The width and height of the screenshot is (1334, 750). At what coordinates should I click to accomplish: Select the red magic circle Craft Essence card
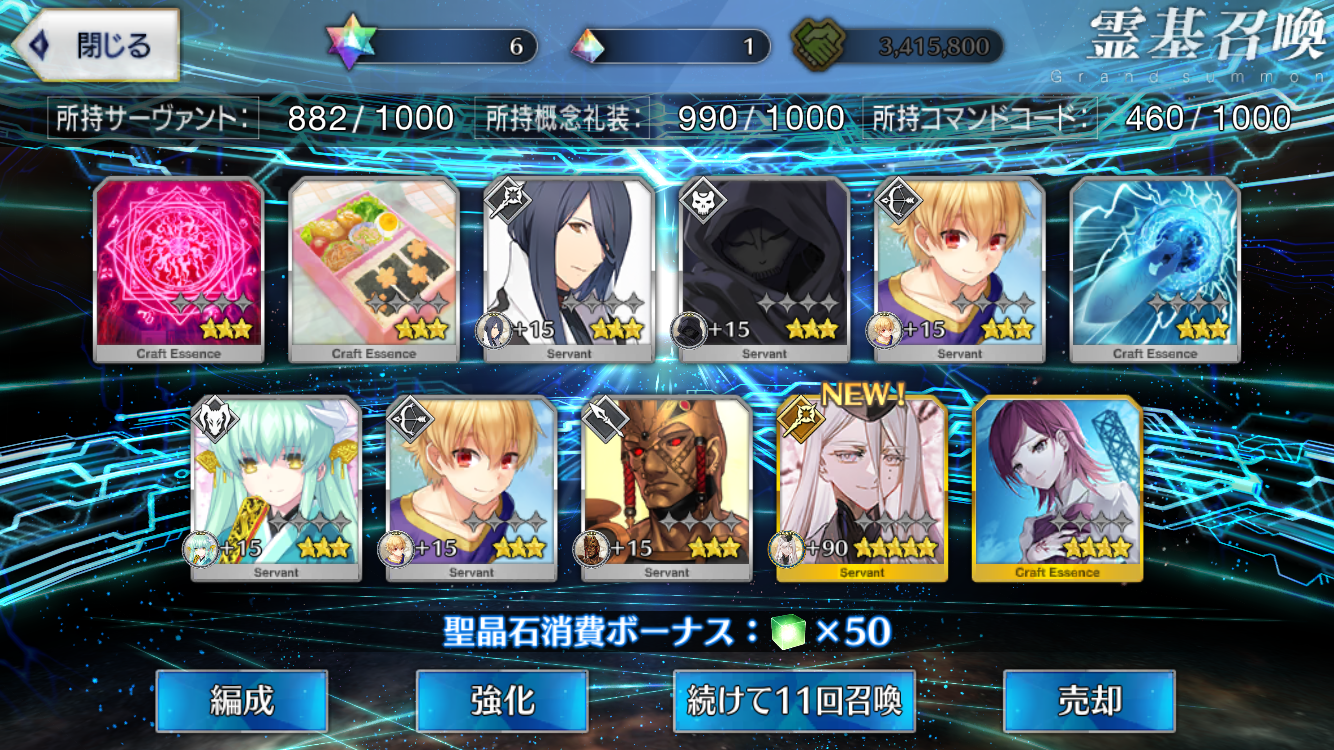point(179,269)
